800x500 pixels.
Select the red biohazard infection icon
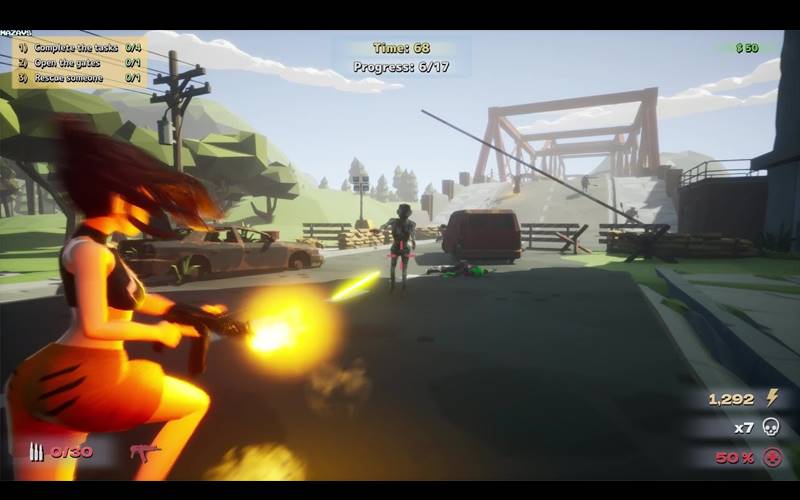(x=771, y=457)
